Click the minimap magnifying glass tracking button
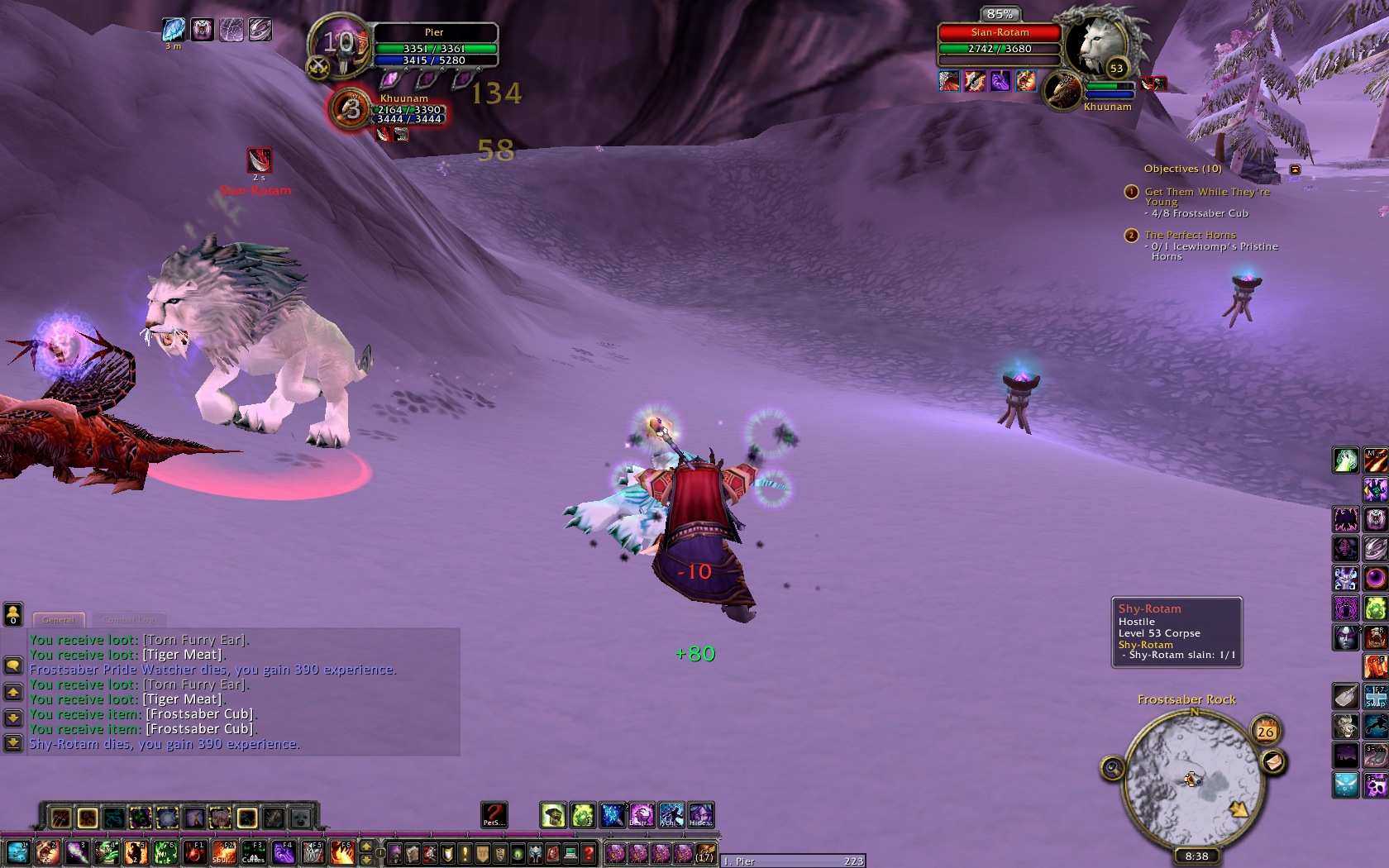Image resolution: width=1389 pixels, height=868 pixels. (x=1112, y=769)
